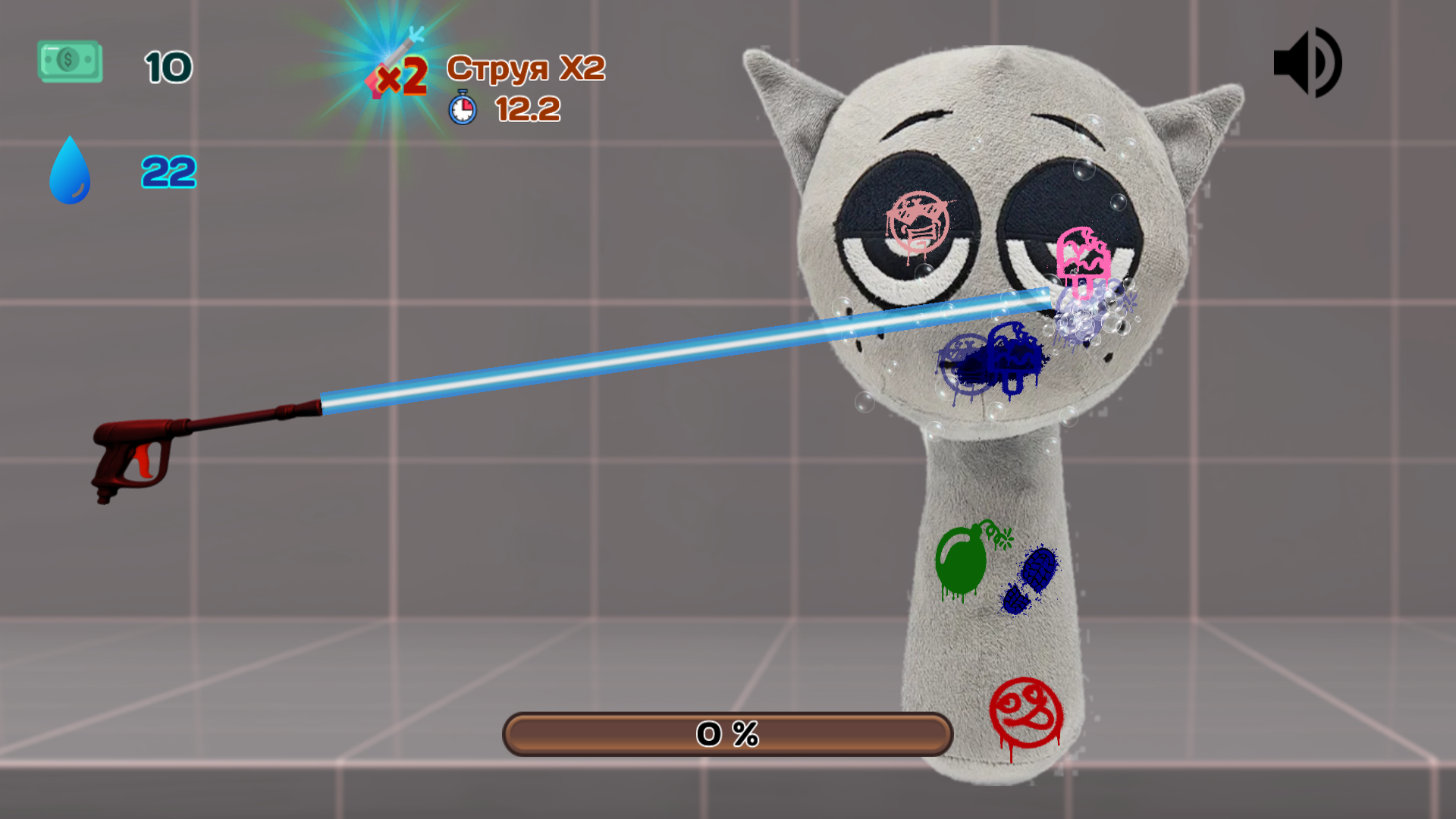Click the water counter showing 22
Viewport: 1456px width, 819px height.
click(168, 172)
